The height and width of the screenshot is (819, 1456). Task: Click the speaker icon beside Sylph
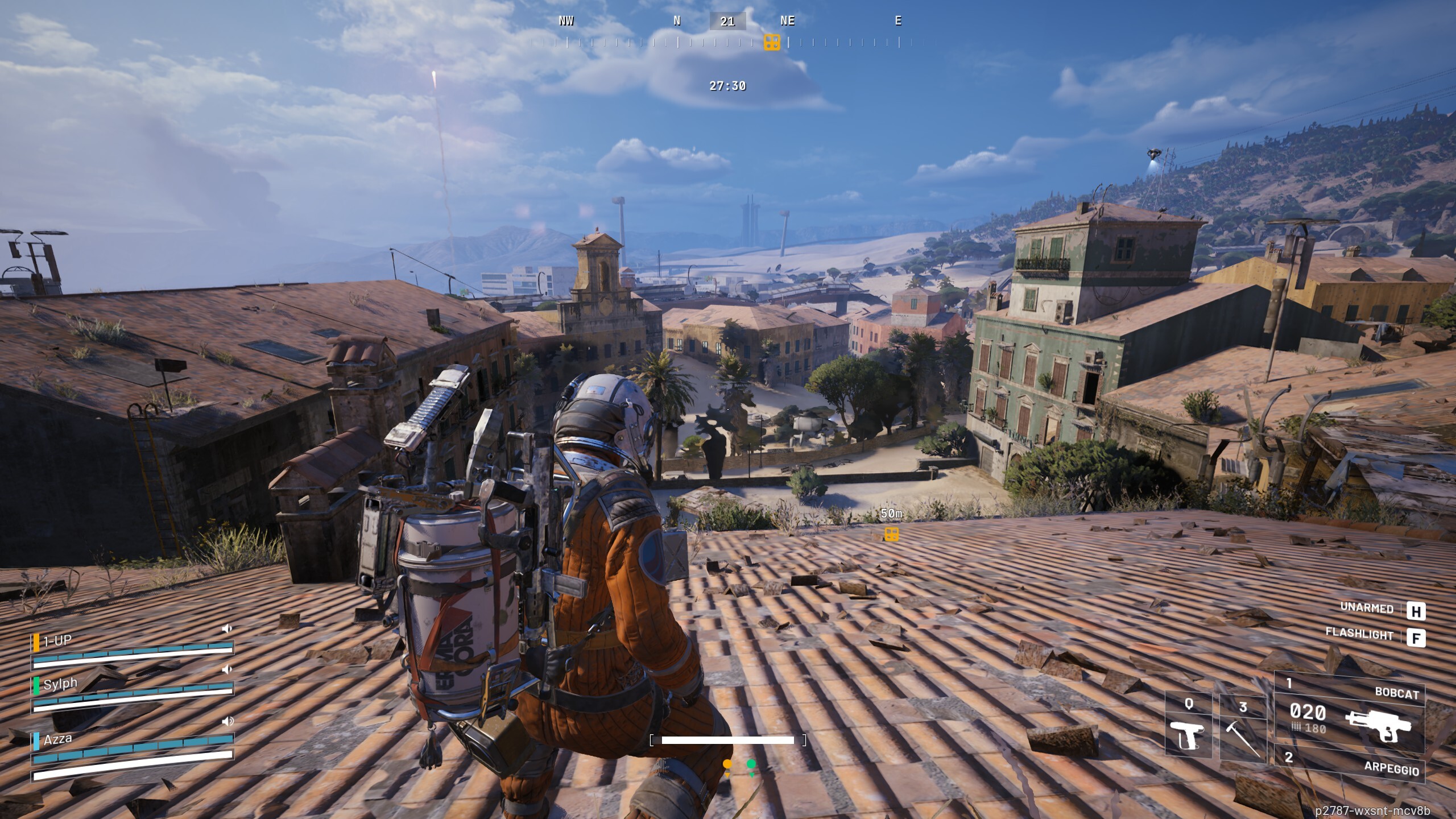click(227, 670)
